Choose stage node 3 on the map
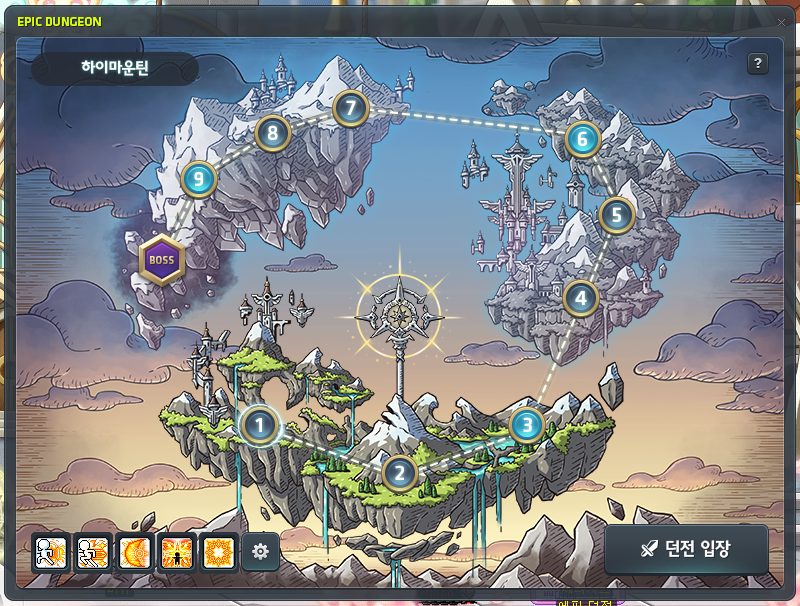 tap(527, 426)
